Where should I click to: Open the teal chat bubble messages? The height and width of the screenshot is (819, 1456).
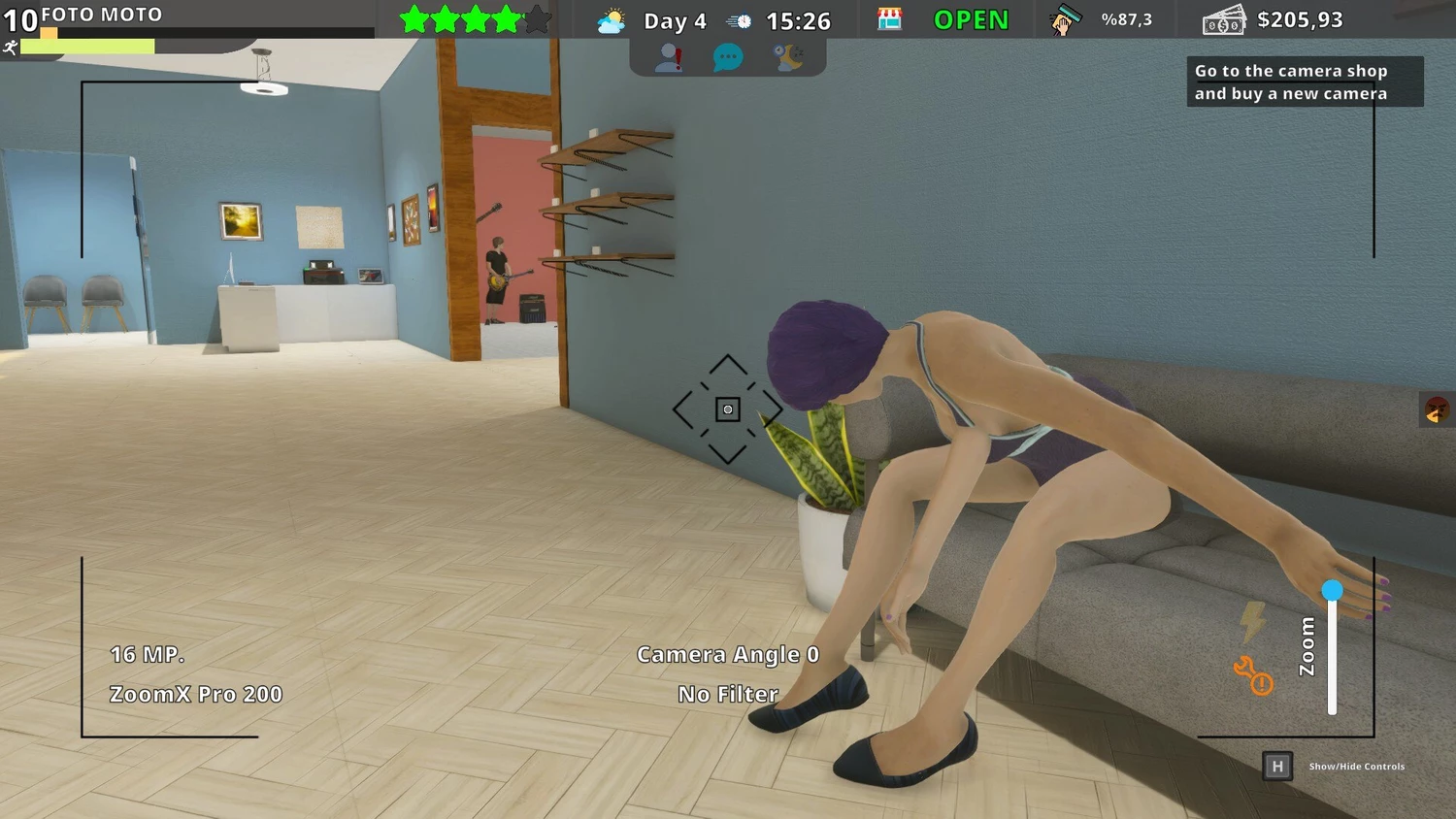[727, 58]
